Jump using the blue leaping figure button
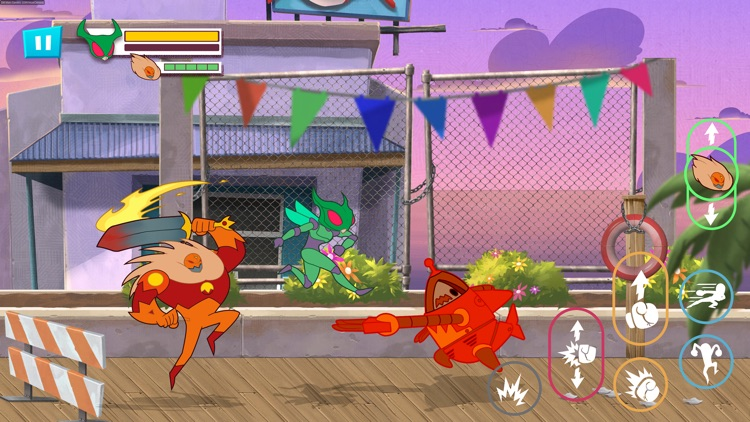 [706, 360]
